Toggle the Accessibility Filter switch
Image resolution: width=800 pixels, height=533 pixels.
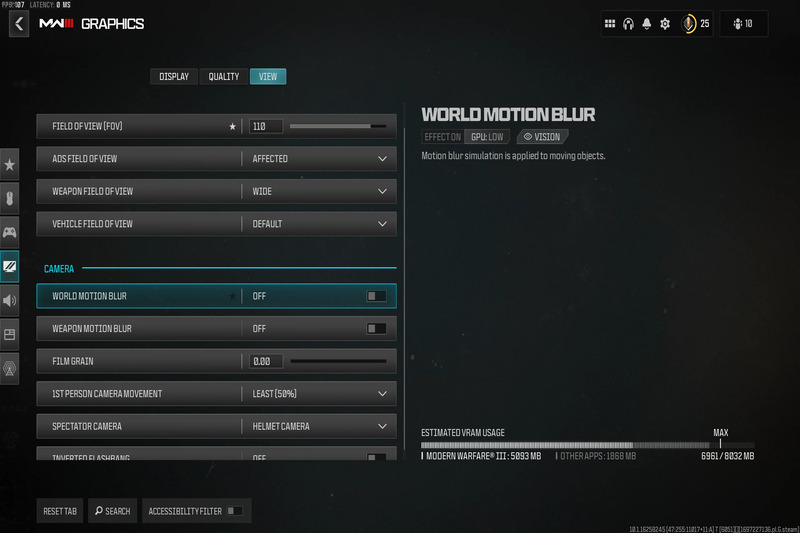(234, 511)
